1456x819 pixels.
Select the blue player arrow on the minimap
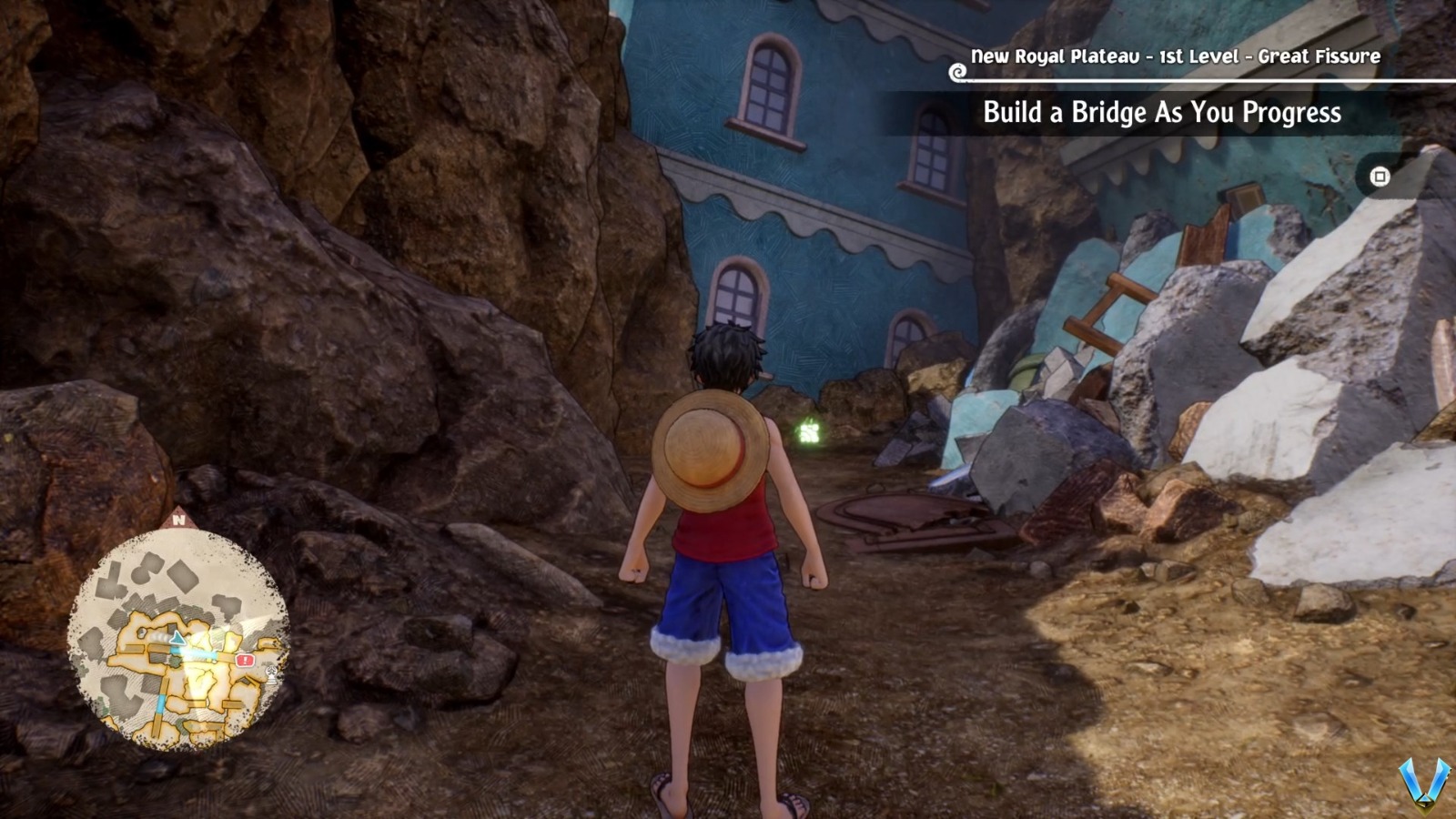[x=177, y=638]
